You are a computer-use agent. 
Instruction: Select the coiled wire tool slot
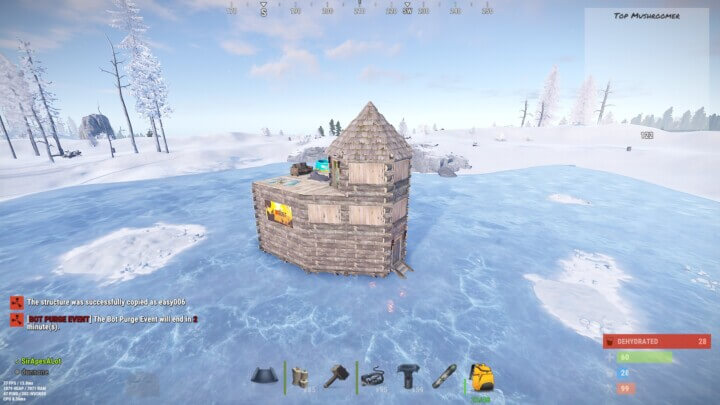(374, 377)
